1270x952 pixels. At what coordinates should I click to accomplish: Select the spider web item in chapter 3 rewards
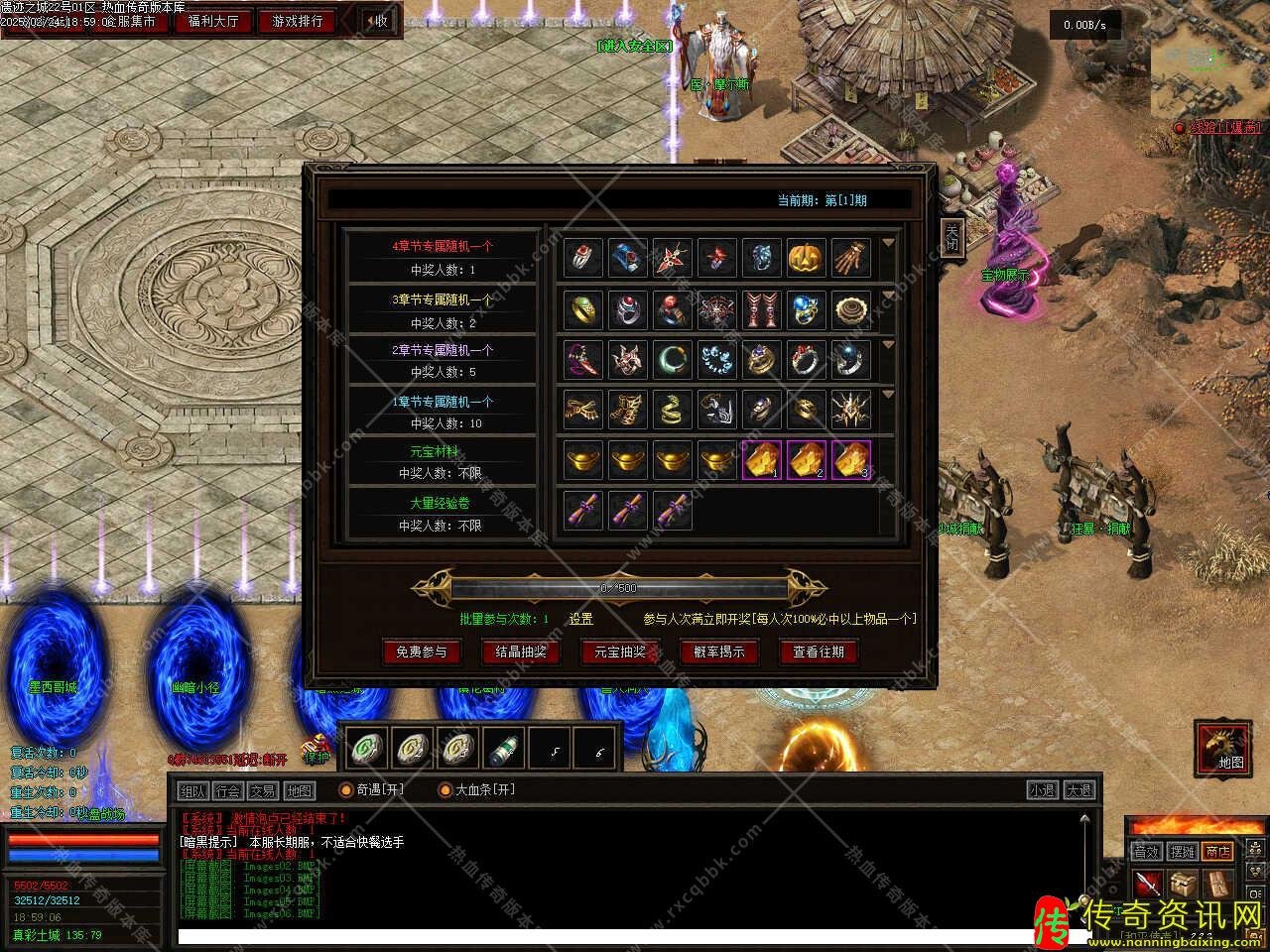pos(716,310)
